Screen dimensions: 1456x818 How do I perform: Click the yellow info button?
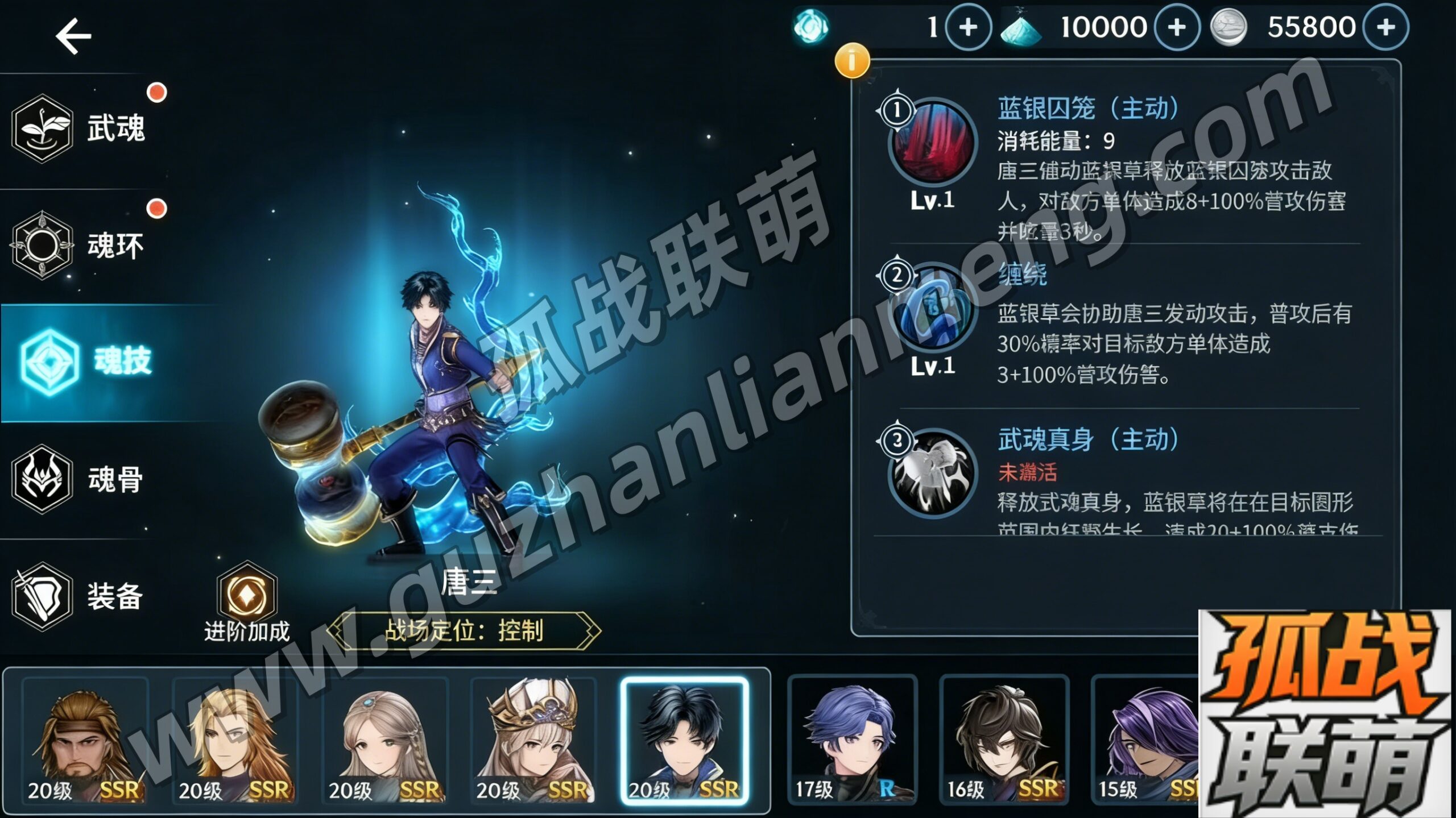(851, 60)
